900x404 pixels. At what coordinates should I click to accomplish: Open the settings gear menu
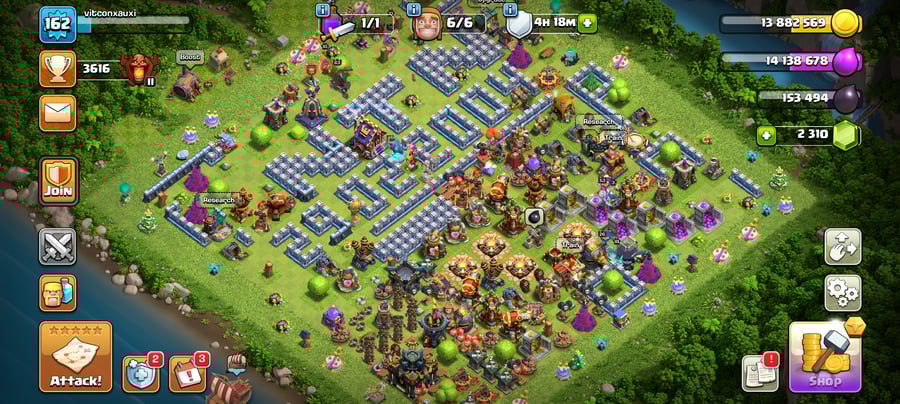click(x=842, y=293)
